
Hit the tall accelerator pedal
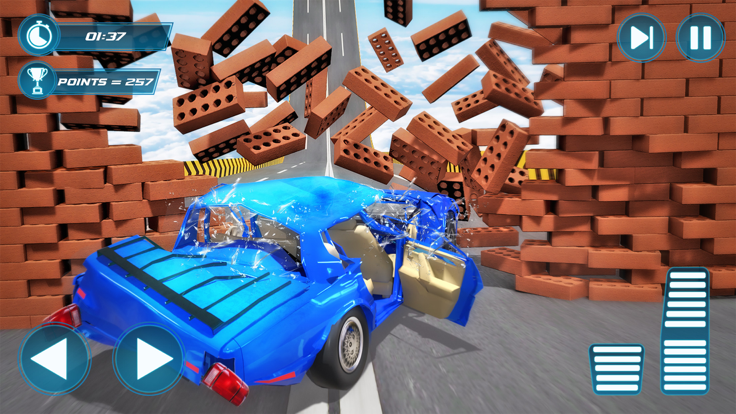point(686,333)
